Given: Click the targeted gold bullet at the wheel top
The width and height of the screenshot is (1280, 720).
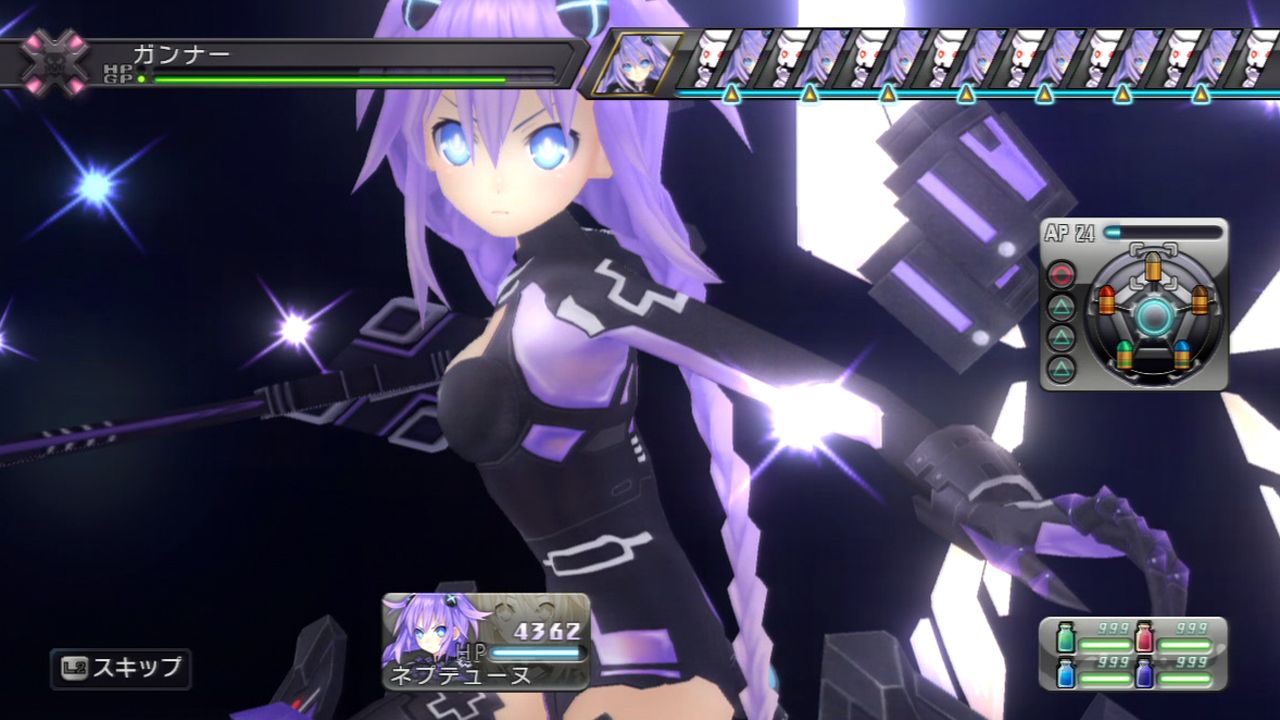Looking at the screenshot, I should 1152,265.
